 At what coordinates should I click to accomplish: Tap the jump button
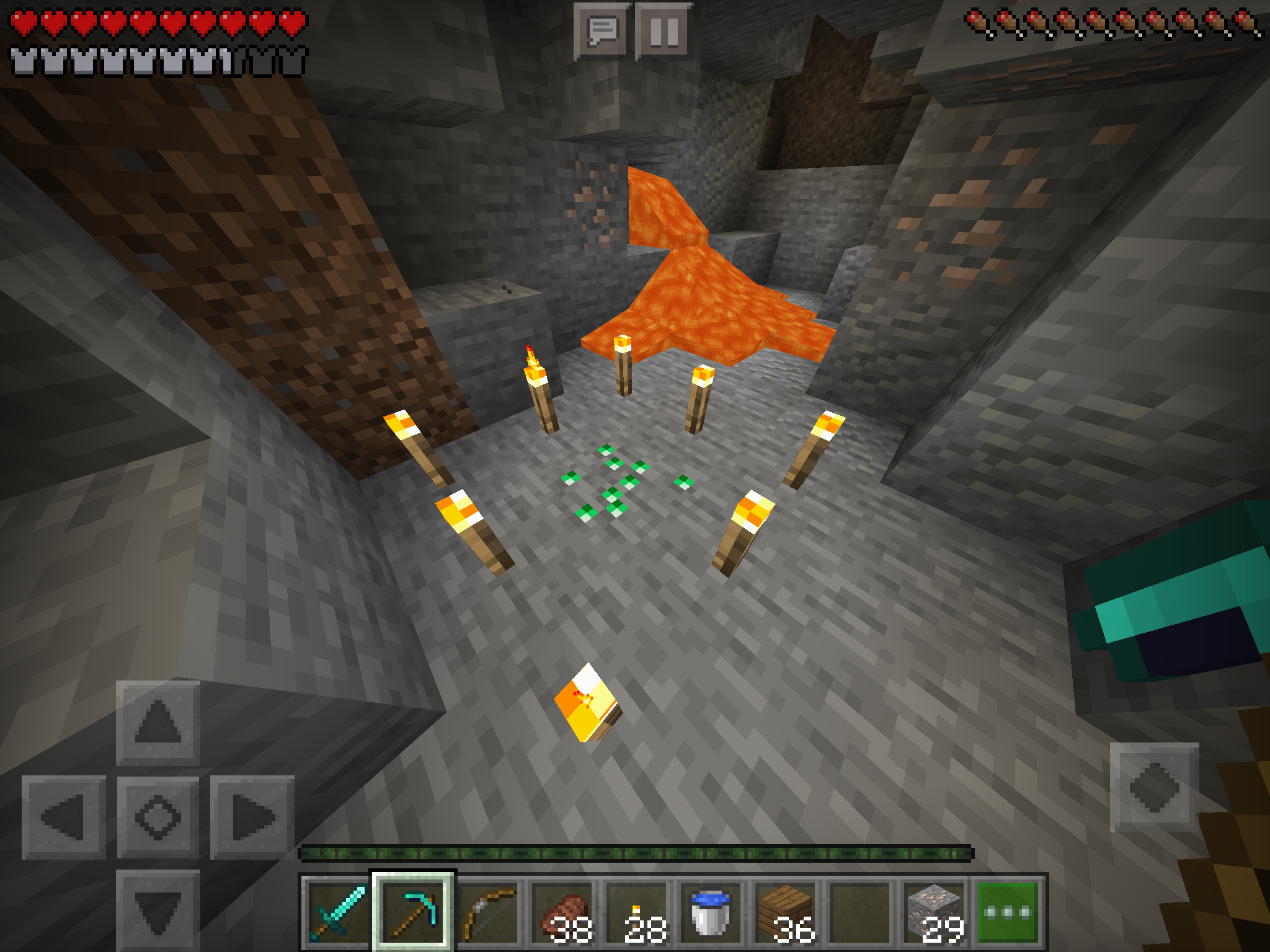click(1154, 787)
